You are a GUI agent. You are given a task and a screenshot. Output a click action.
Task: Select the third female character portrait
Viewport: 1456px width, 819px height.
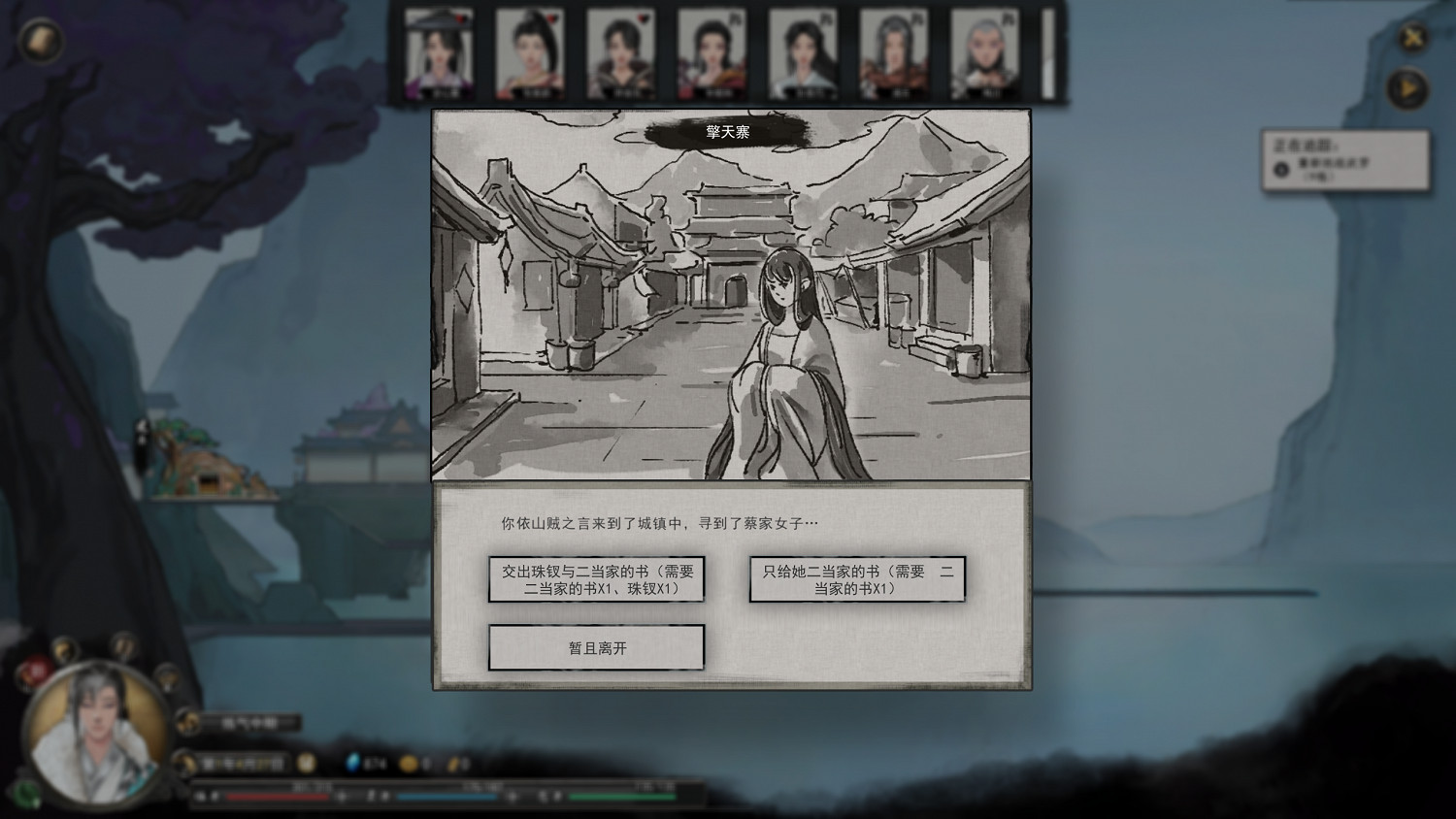621,53
